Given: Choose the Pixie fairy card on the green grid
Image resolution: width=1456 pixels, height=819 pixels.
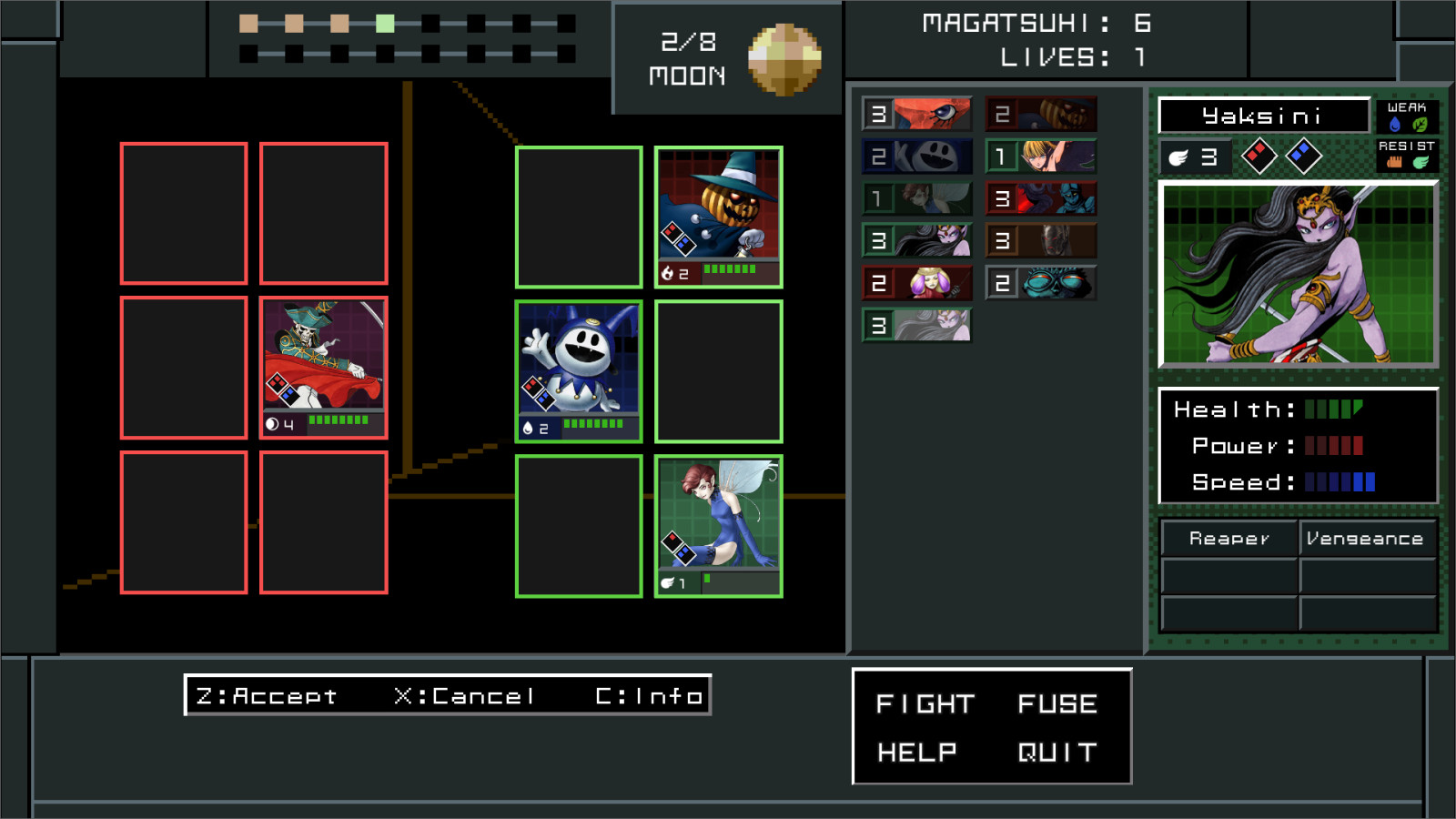Looking at the screenshot, I should 719,525.
